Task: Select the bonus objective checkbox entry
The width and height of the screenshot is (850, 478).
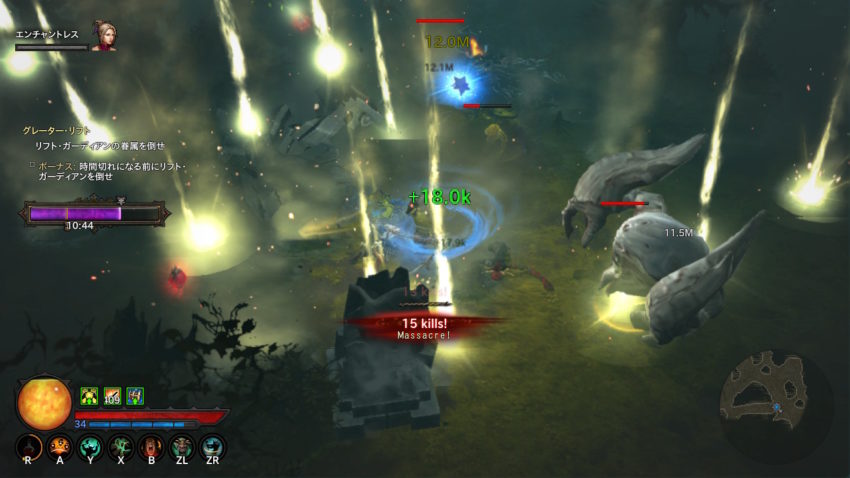Action: click(32, 165)
